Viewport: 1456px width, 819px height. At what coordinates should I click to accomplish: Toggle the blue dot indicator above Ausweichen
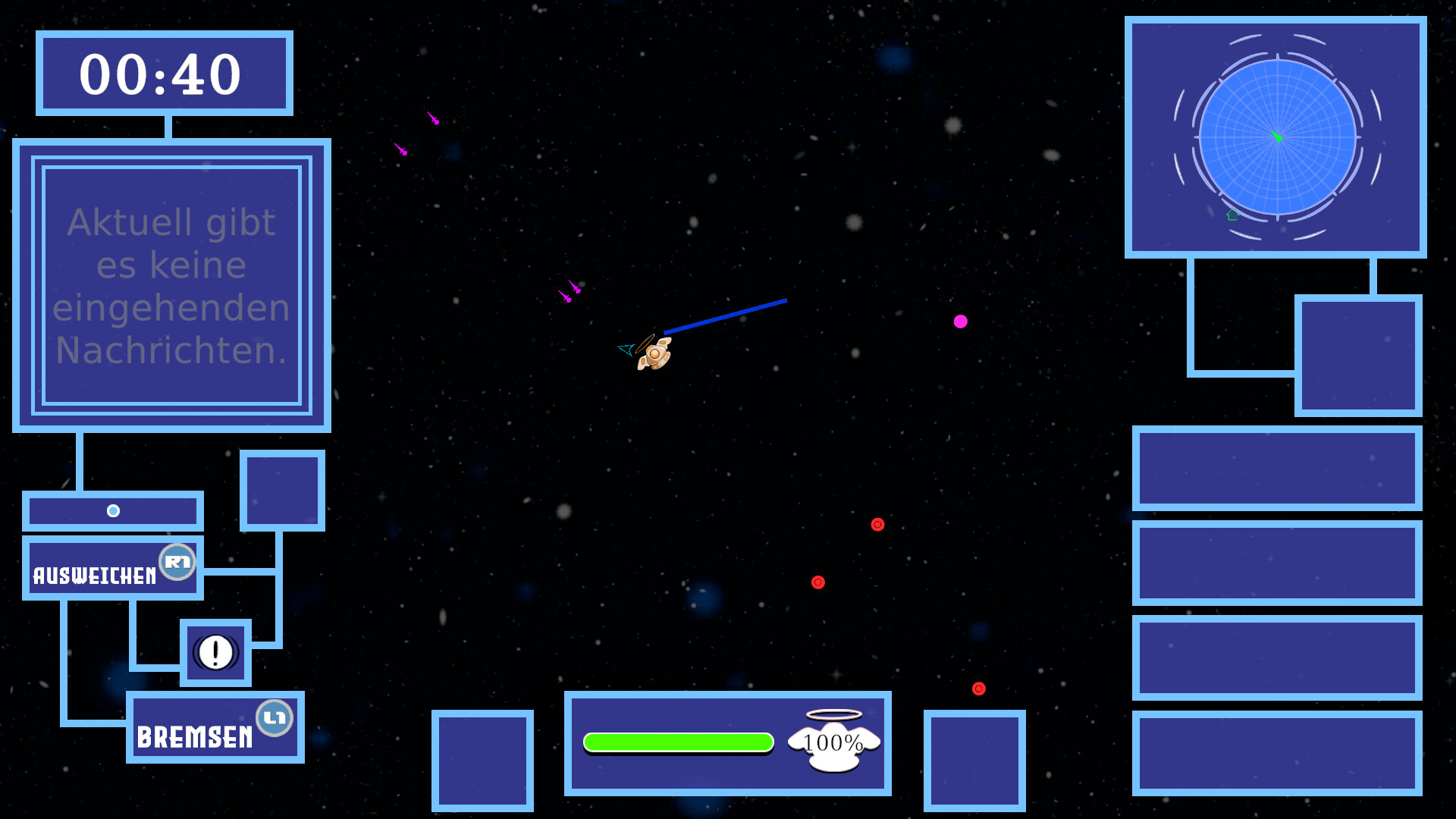click(114, 510)
